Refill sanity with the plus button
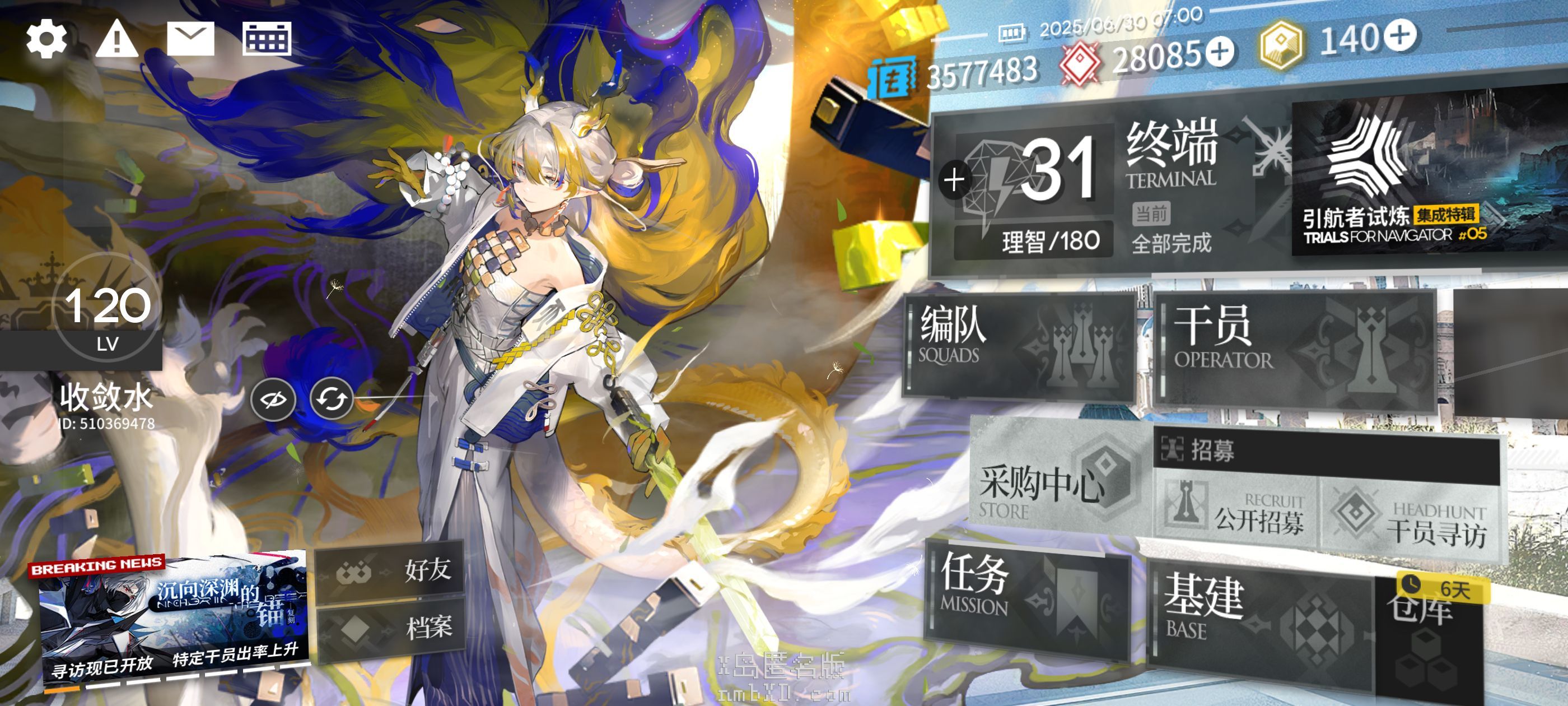1568x706 pixels. click(954, 180)
